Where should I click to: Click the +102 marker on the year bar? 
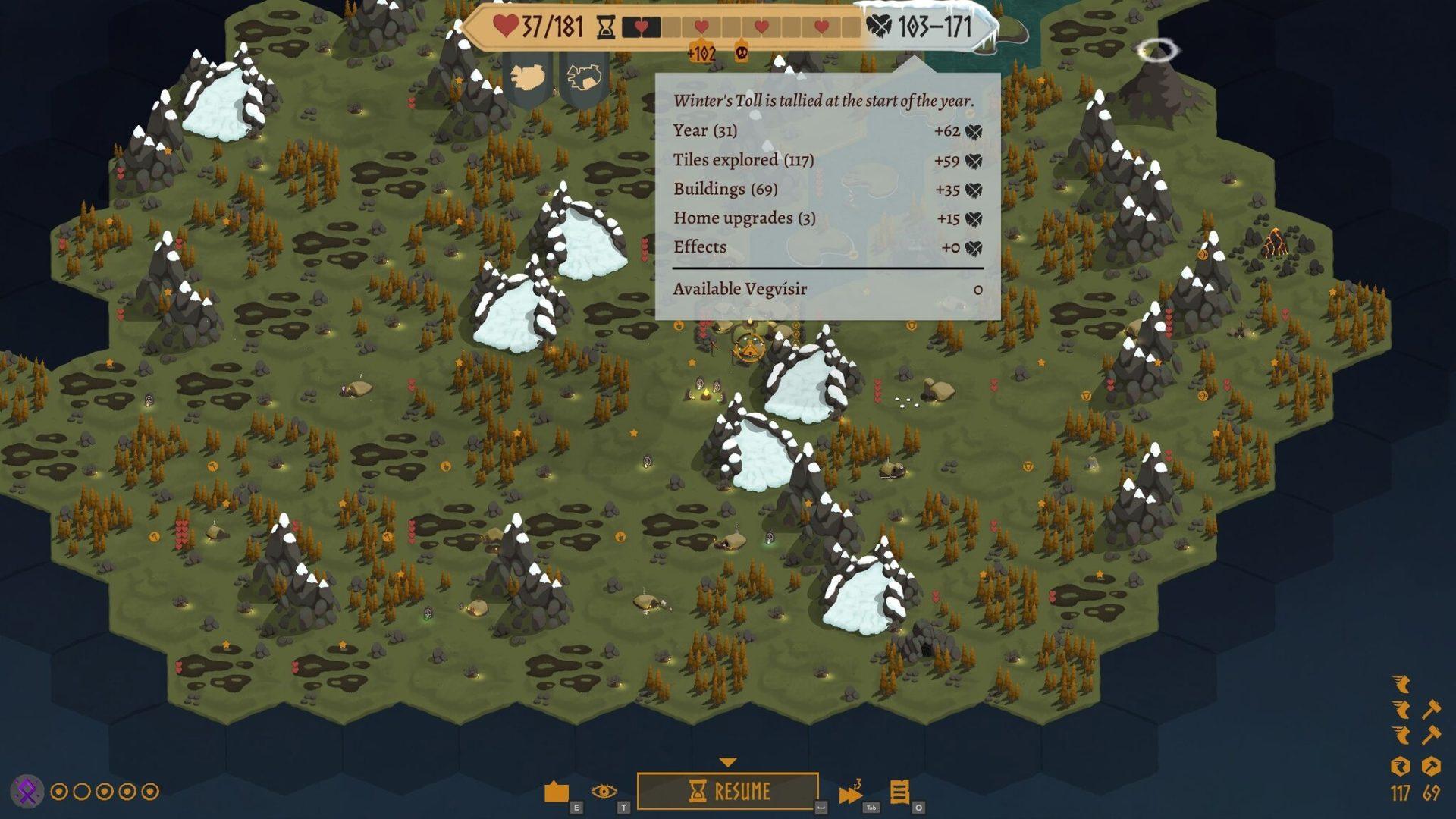701,52
